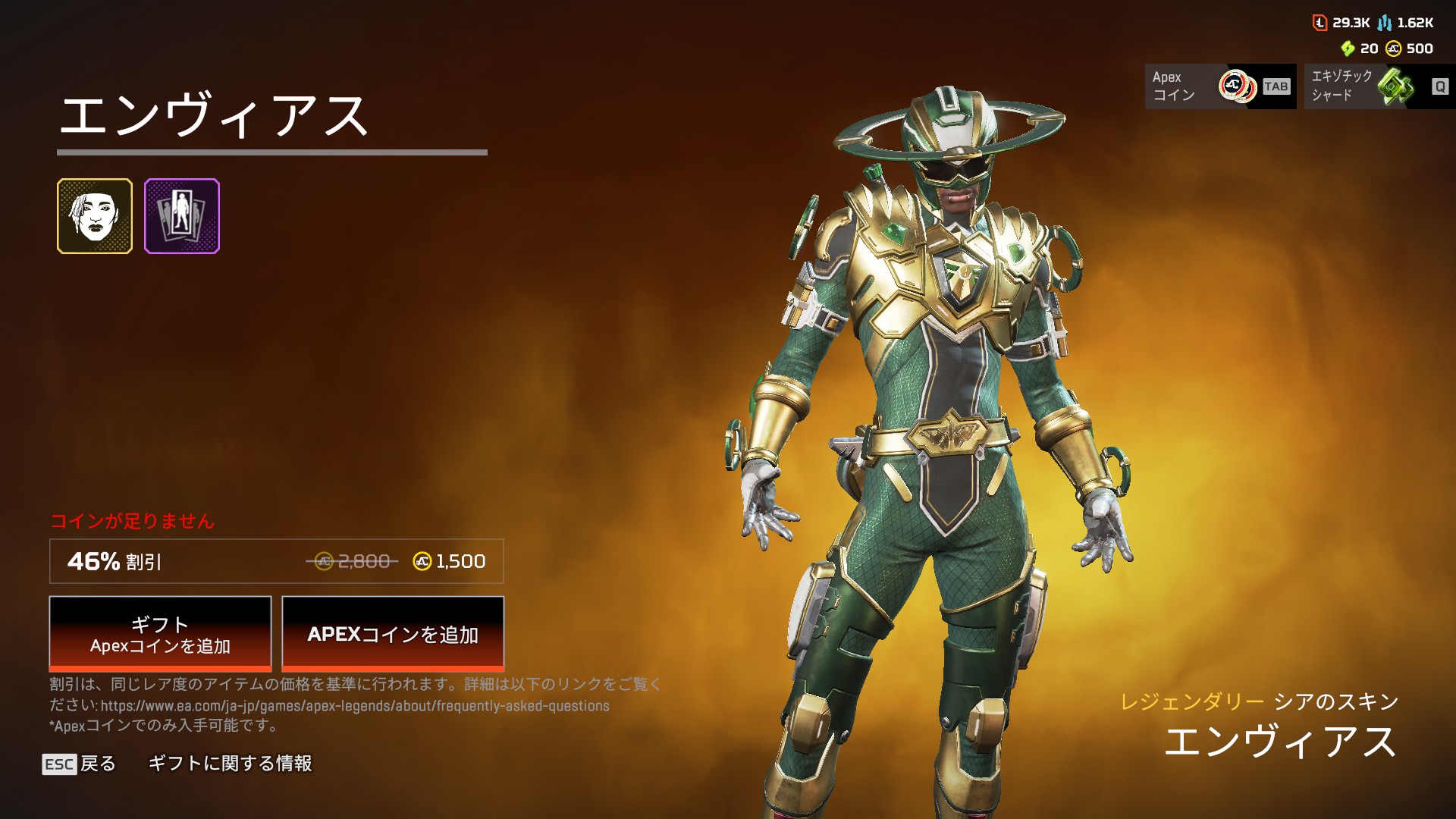Switch to the エキゾチックシャード tab
The height and width of the screenshot is (819, 1456).
[x=1379, y=86]
